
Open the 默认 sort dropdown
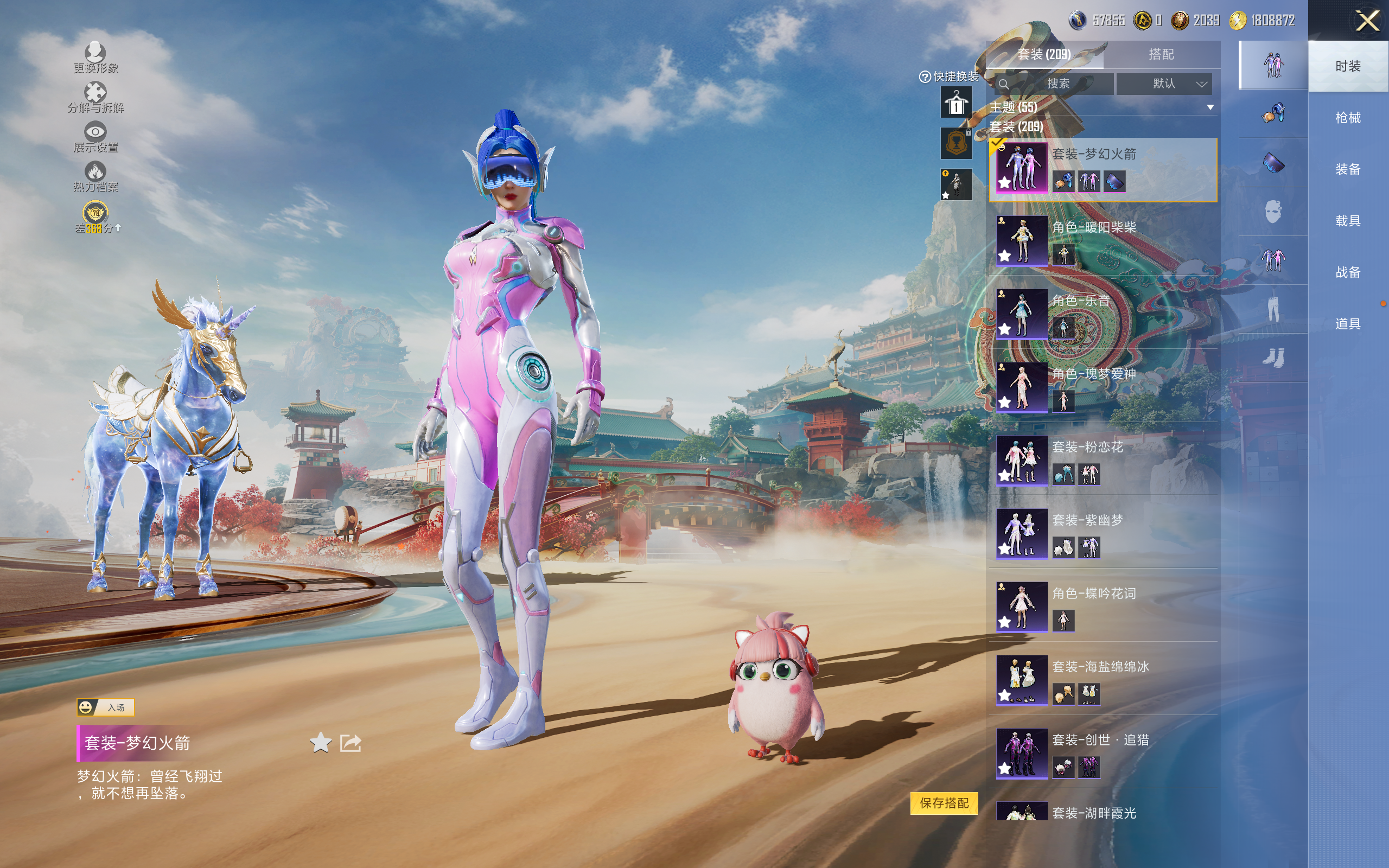(x=1164, y=84)
